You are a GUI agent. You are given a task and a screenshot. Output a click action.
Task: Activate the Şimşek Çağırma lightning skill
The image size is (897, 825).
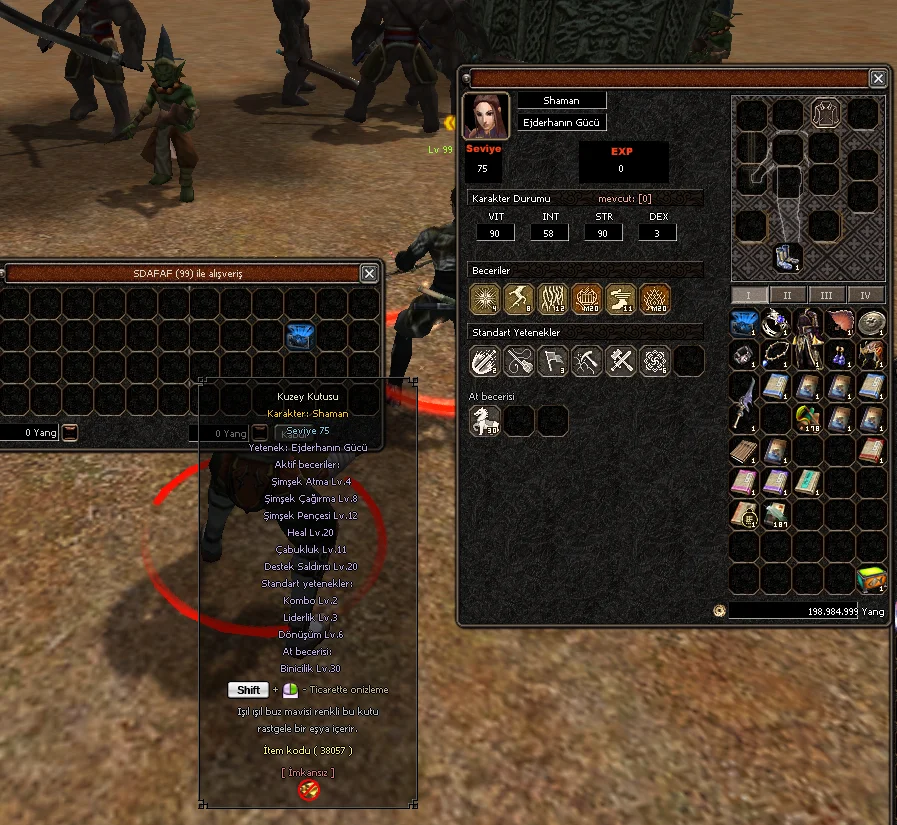519,298
